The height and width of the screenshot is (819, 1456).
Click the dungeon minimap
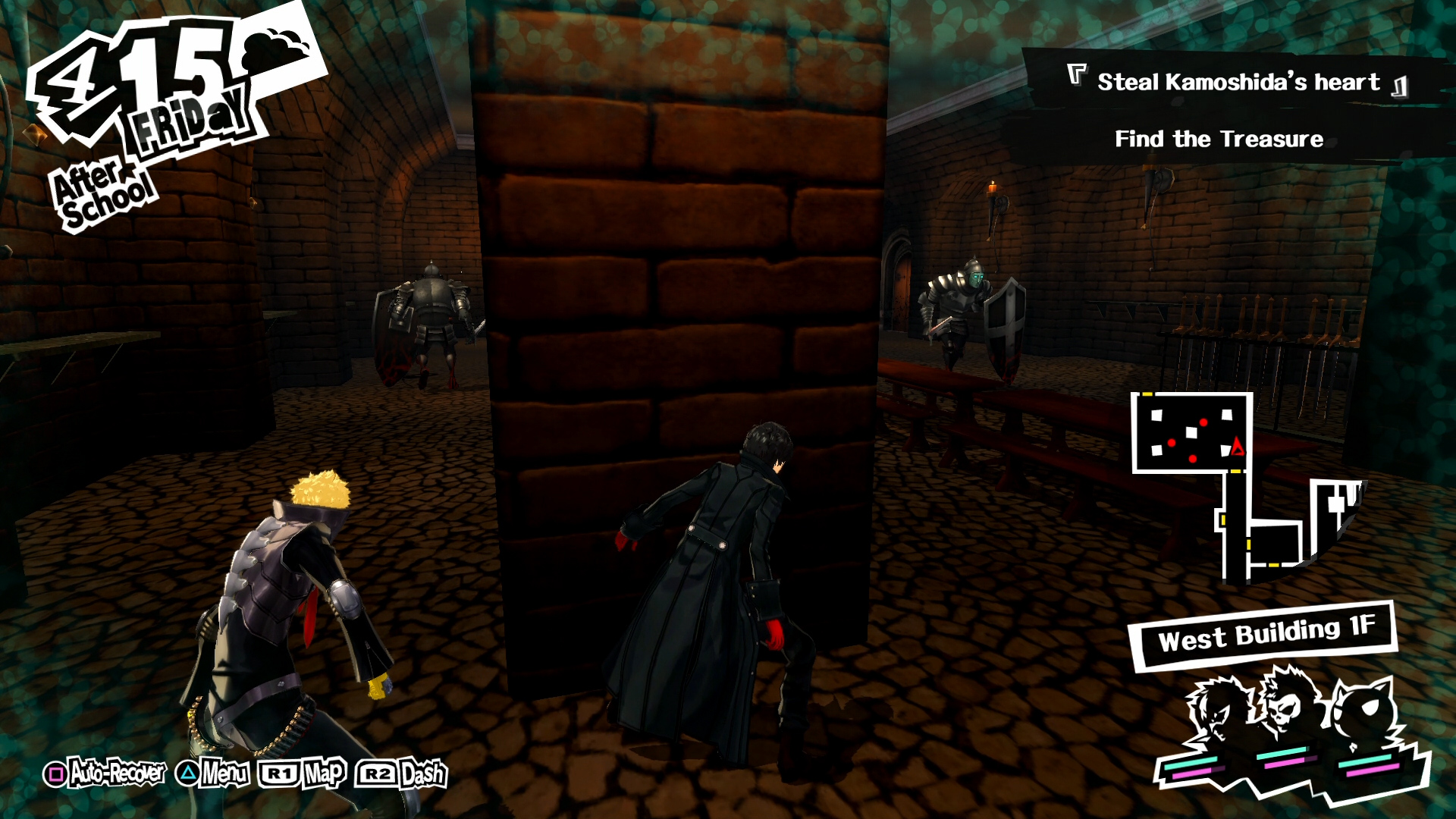(x=1244, y=485)
